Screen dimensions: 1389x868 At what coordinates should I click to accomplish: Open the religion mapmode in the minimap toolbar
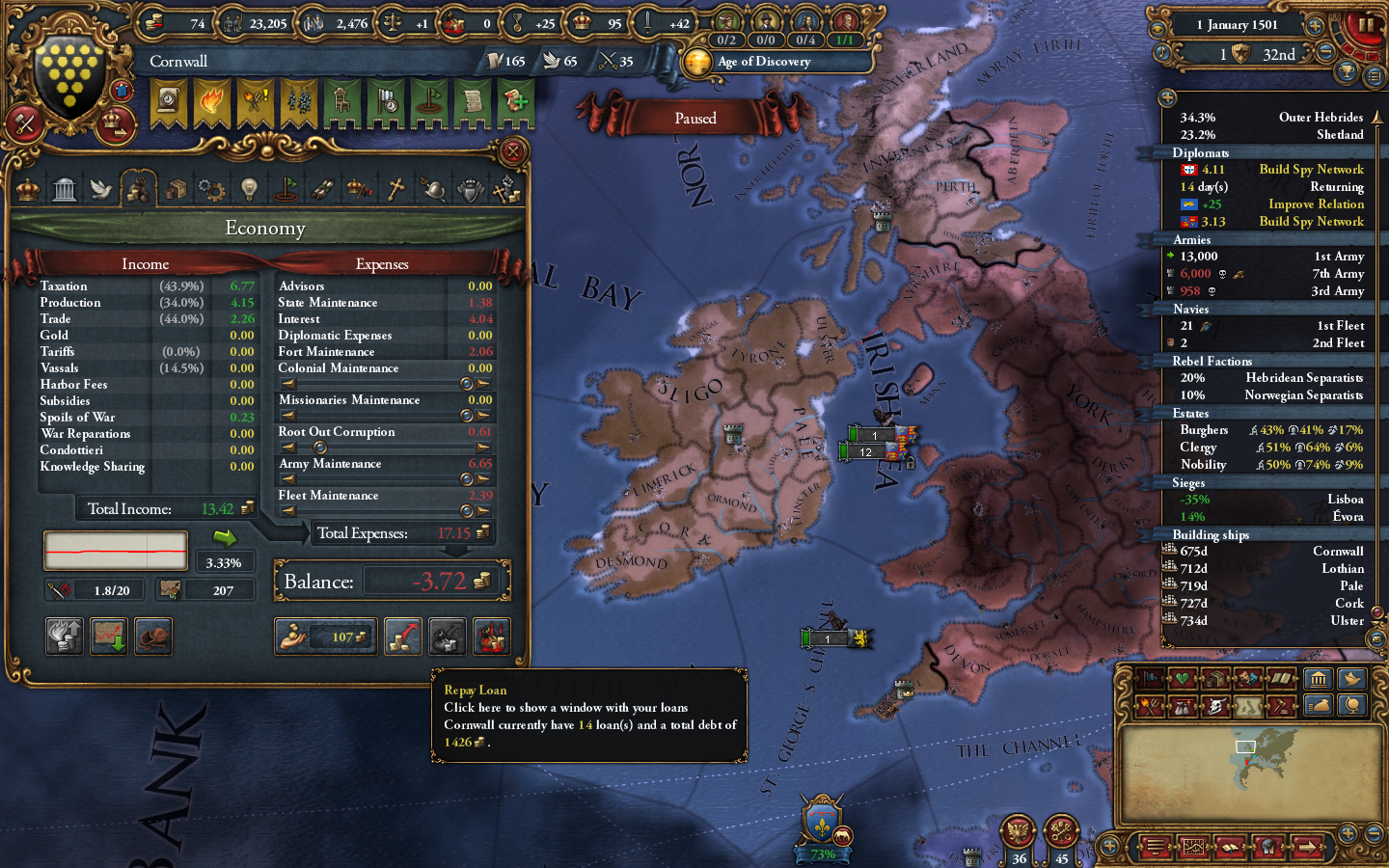(x=1281, y=678)
